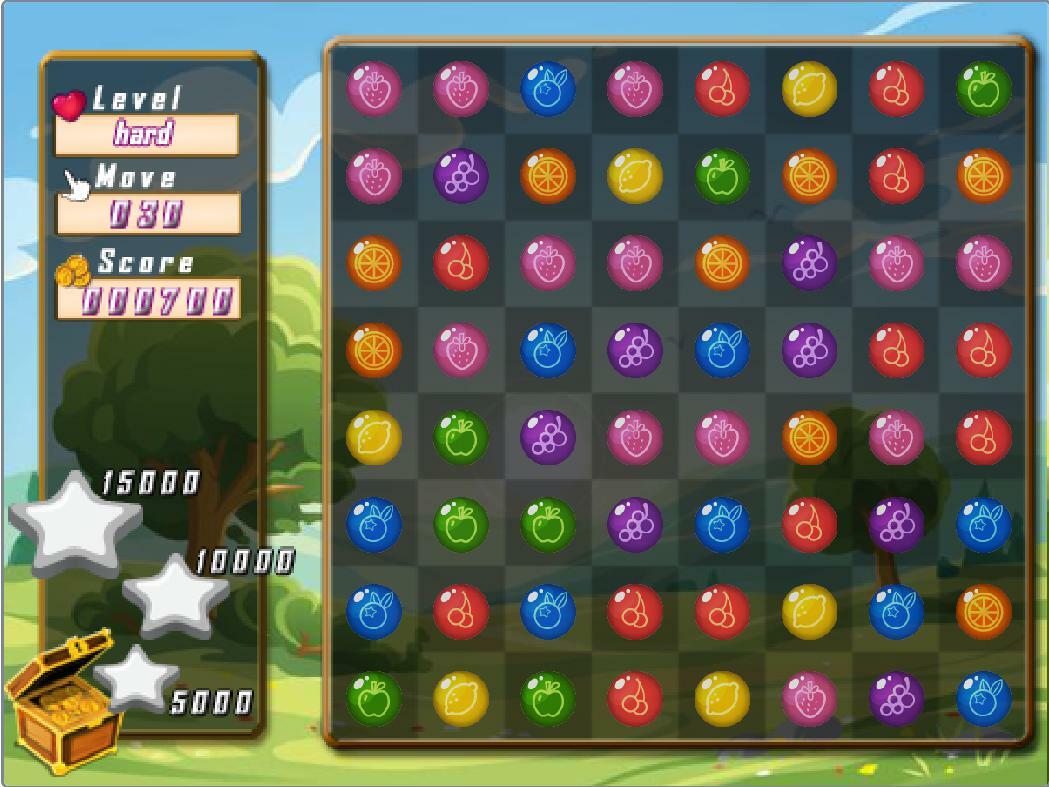Select the yellow lemon in the seventh row
Image resolution: width=1049 pixels, height=787 pixels.
[809, 611]
